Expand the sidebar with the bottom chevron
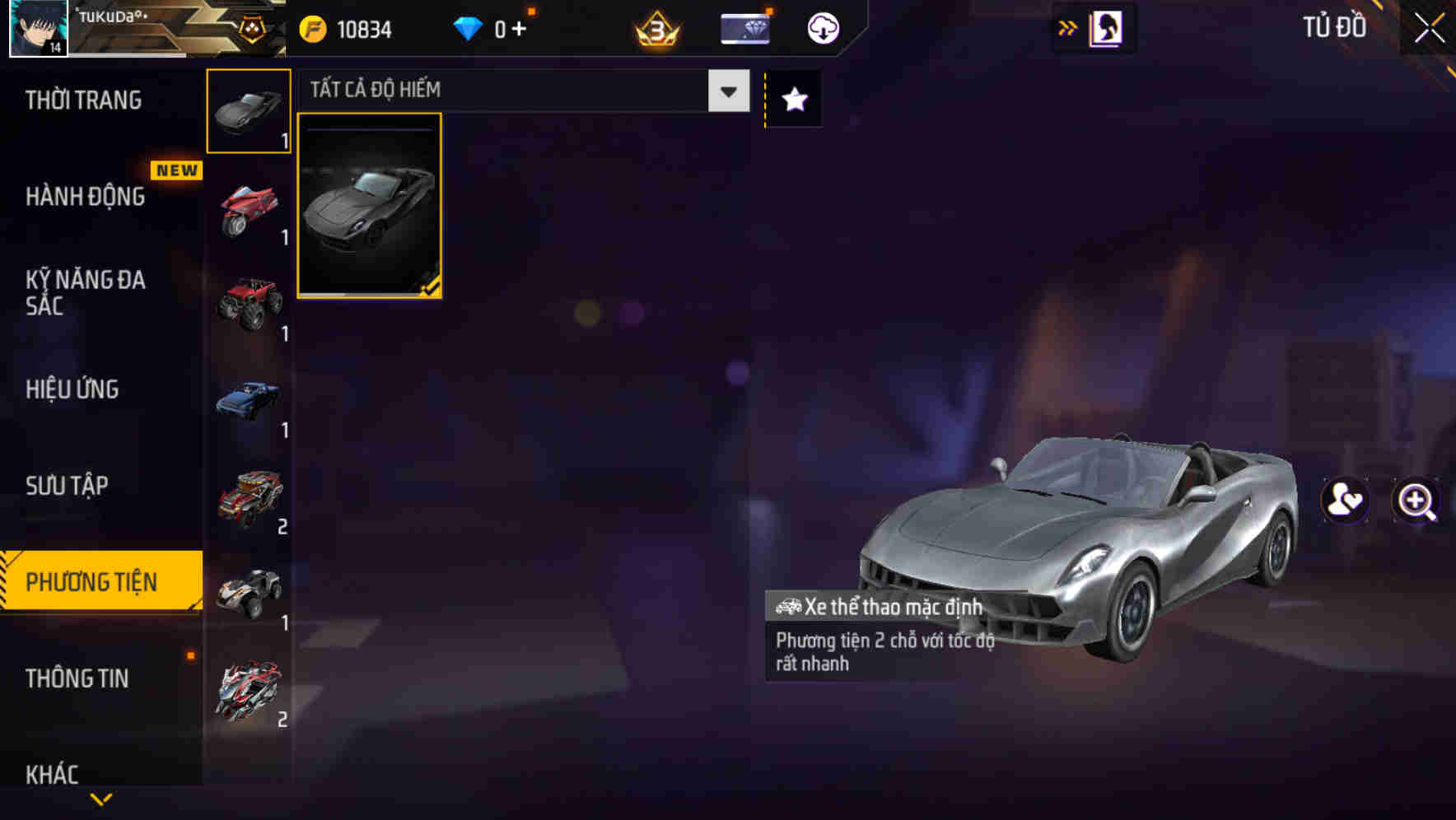Image resolution: width=1456 pixels, height=820 pixels. coord(100,800)
